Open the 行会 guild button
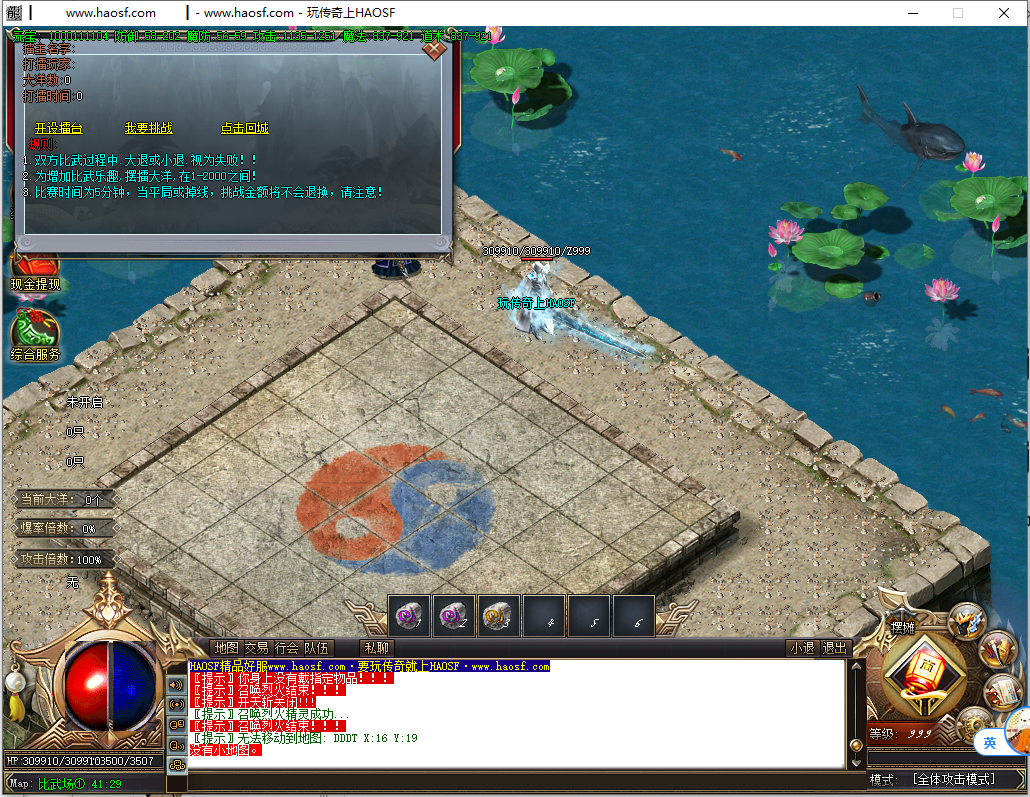This screenshot has width=1030, height=797. (287, 648)
